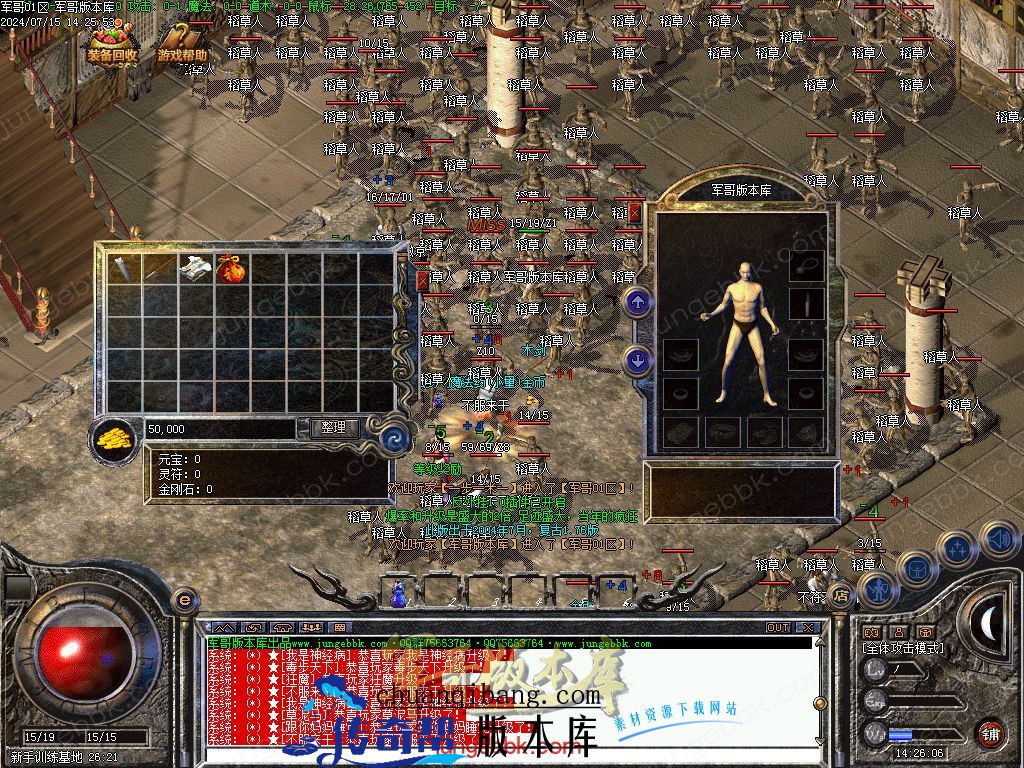Select the blue potion in the quick belt
This screenshot has height=768, width=1024.
(x=399, y=593)
